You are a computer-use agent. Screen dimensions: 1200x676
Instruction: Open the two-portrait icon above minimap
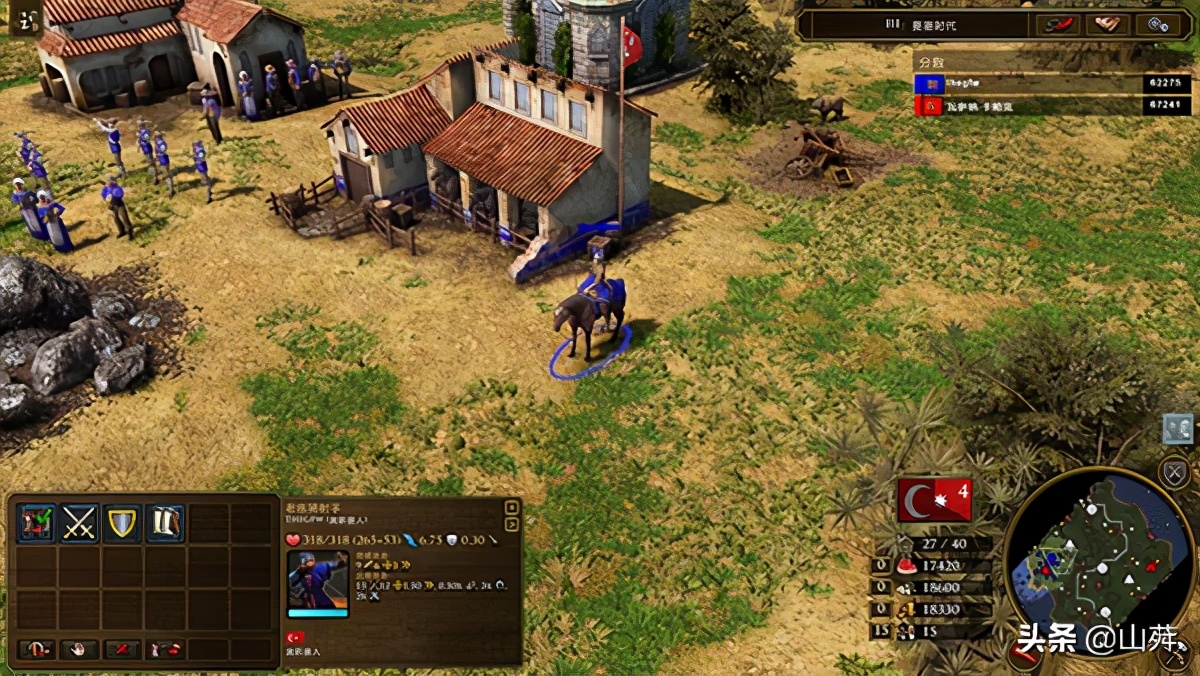click(x=1178, y=428)
